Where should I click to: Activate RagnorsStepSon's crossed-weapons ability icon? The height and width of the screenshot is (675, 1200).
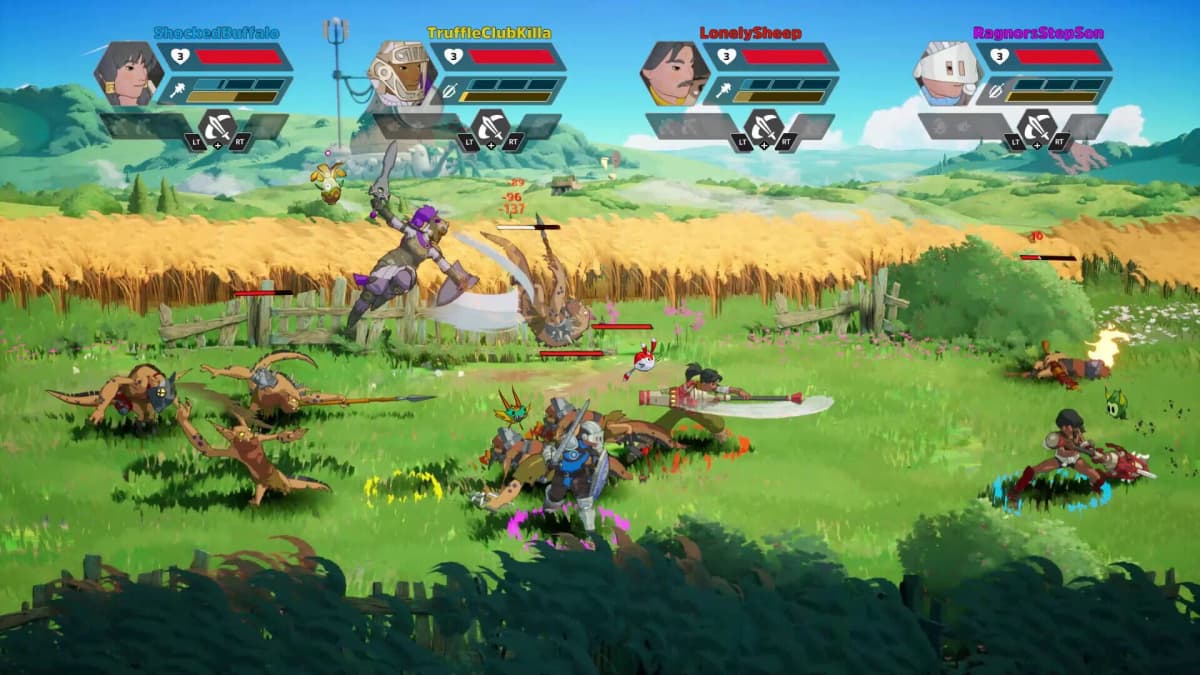(x=1036, y=127)
